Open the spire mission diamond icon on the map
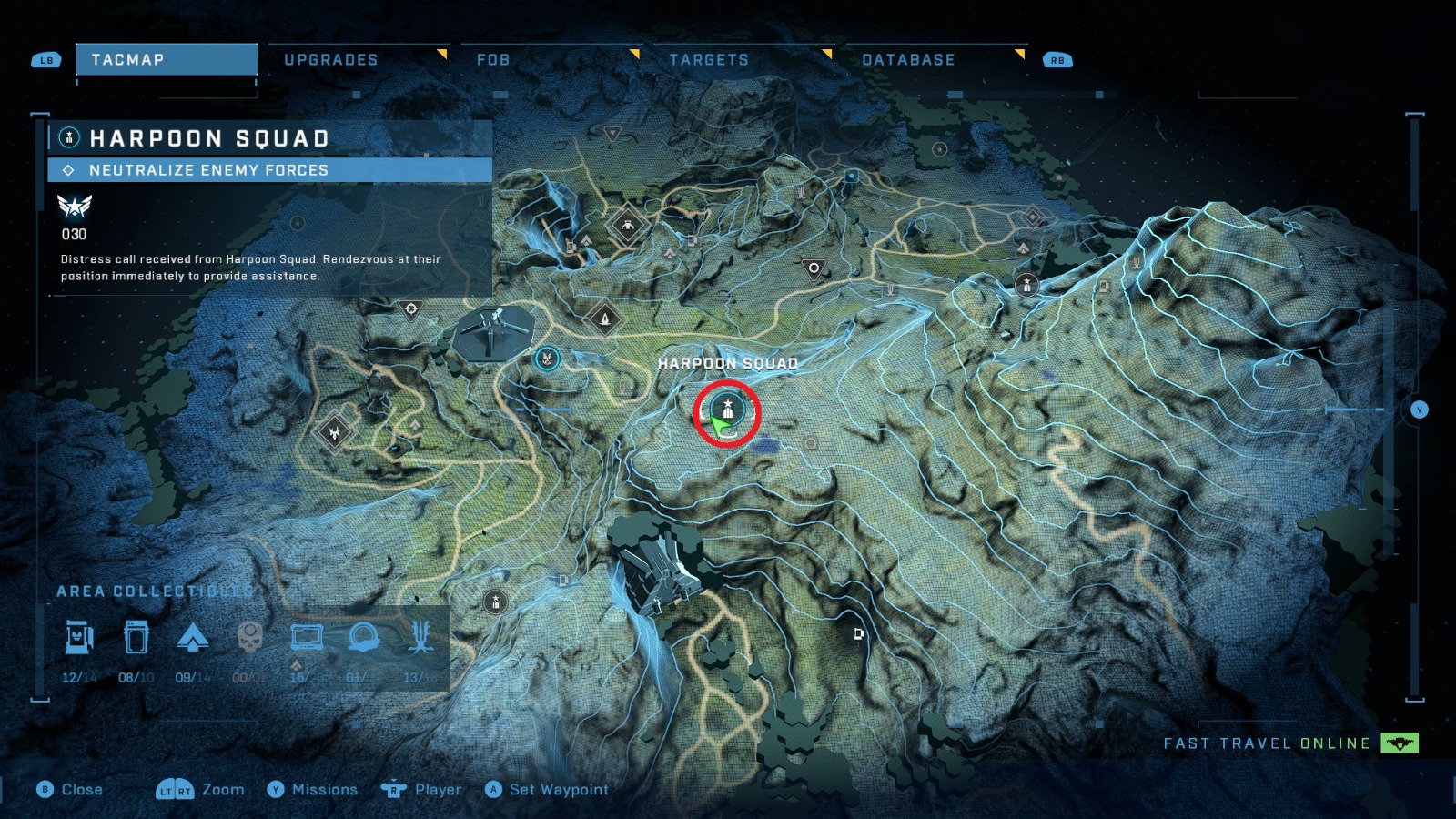This screenshot has width=1456, height=819. pos(604,318)
